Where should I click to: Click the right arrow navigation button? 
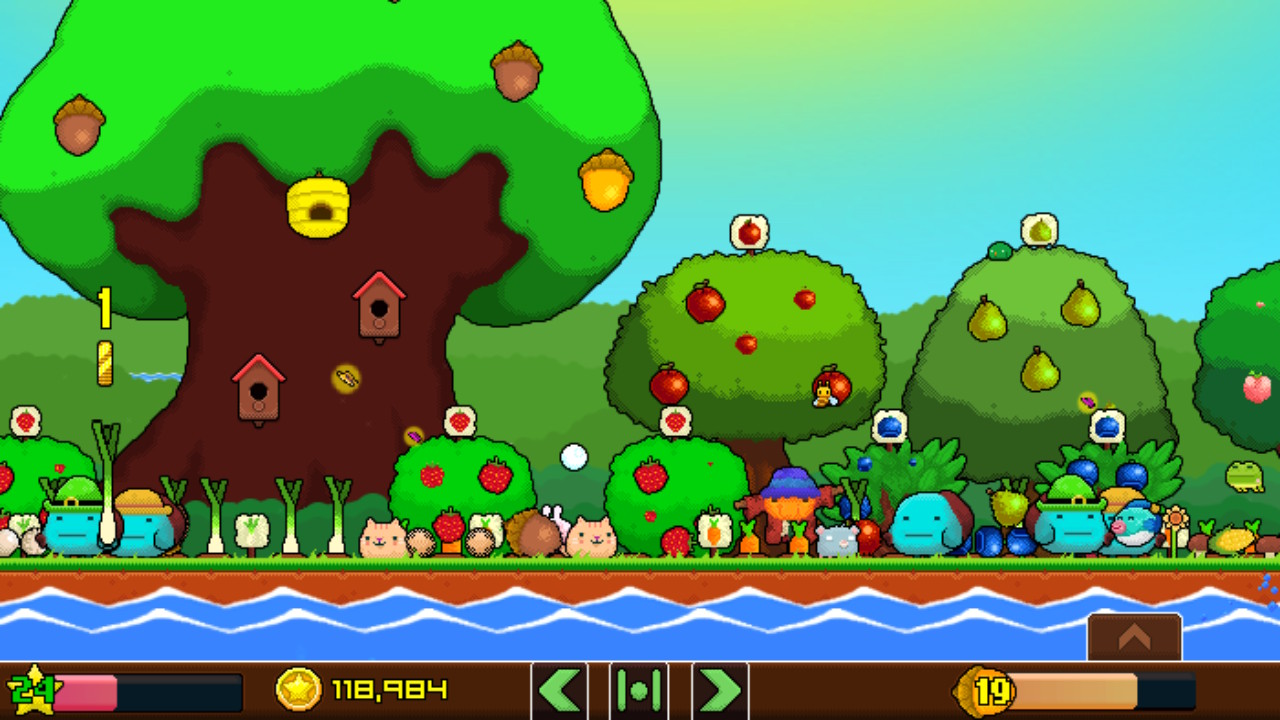pos(720,690)
